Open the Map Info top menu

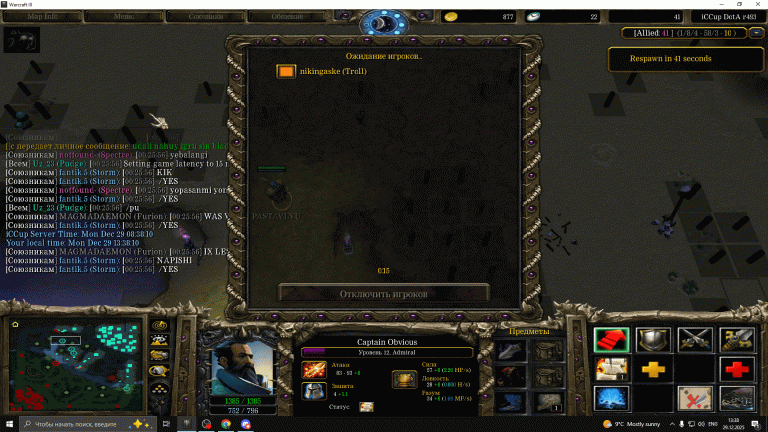[41, 17]
